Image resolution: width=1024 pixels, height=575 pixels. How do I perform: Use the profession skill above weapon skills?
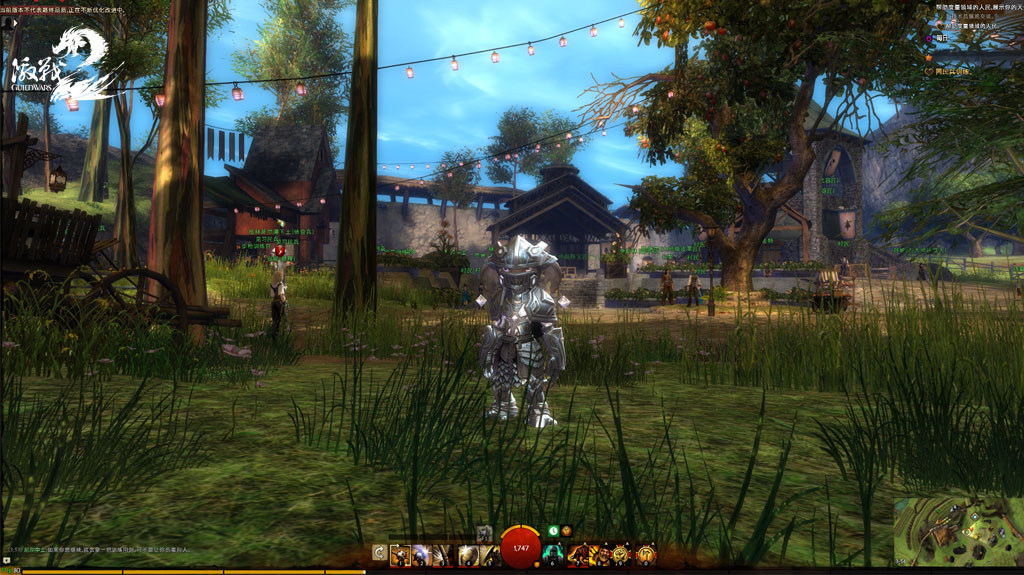click(484, 532)
